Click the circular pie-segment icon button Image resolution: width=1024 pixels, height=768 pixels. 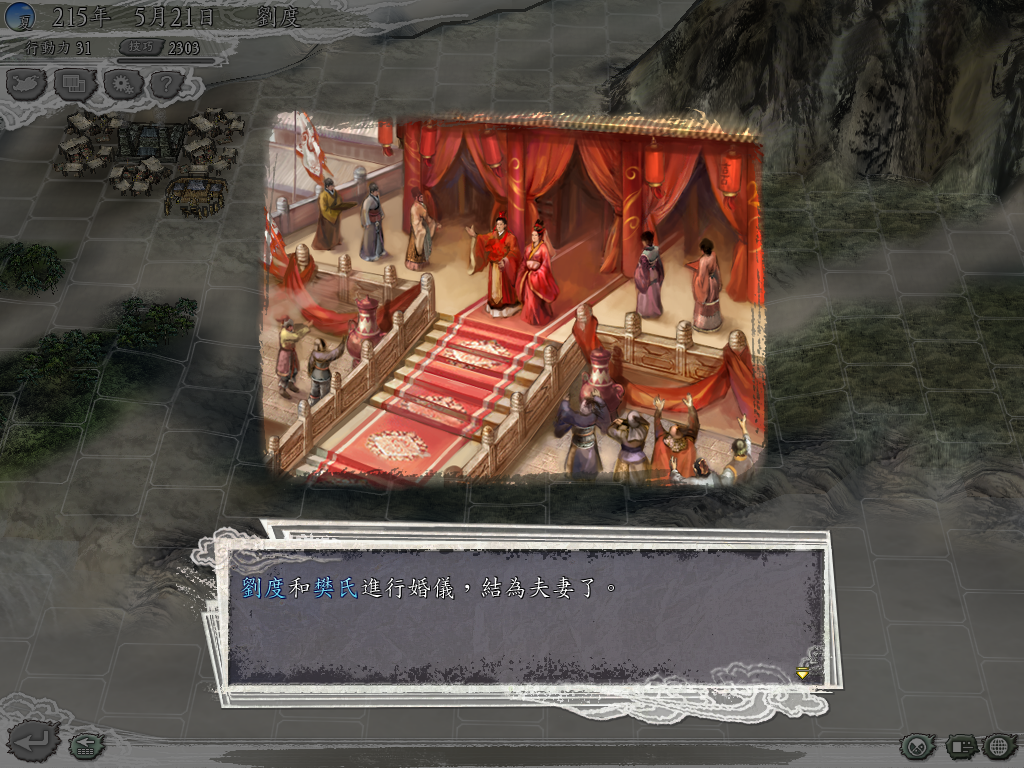click(x=917, y=746)
